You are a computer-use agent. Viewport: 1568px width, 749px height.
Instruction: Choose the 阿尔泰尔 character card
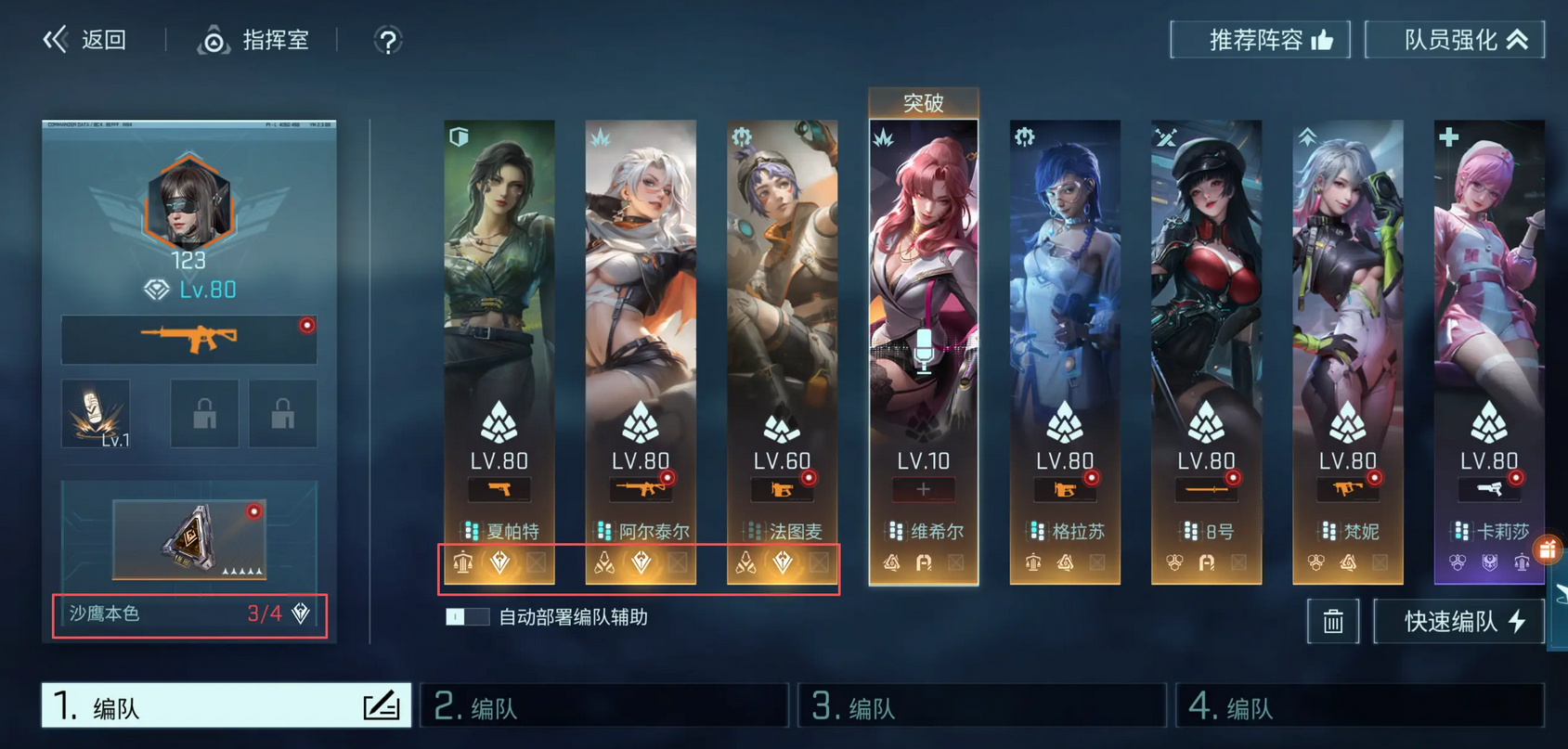coord(641,306)
